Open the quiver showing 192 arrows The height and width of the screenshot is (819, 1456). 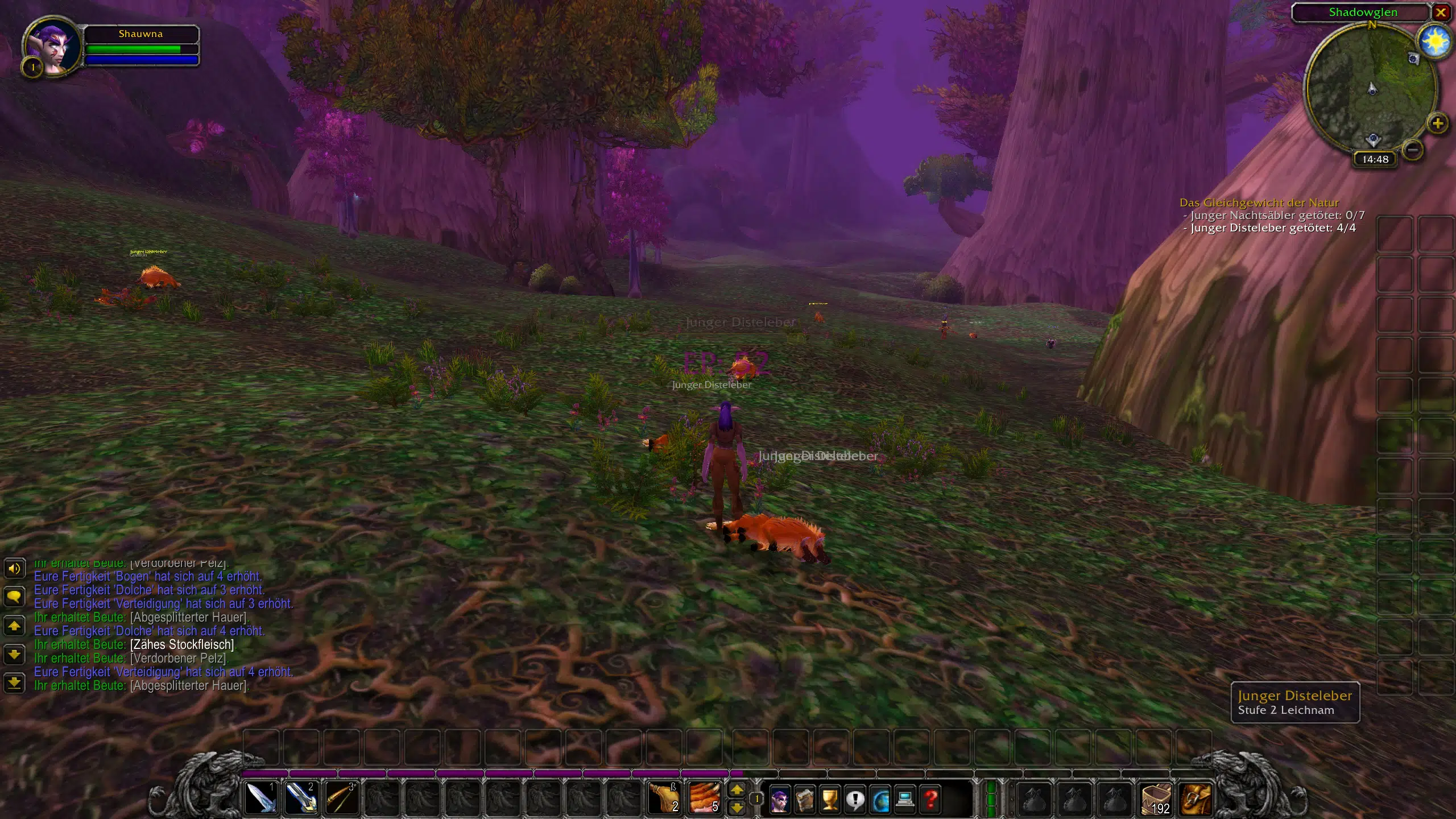[x=1156, y=799]
